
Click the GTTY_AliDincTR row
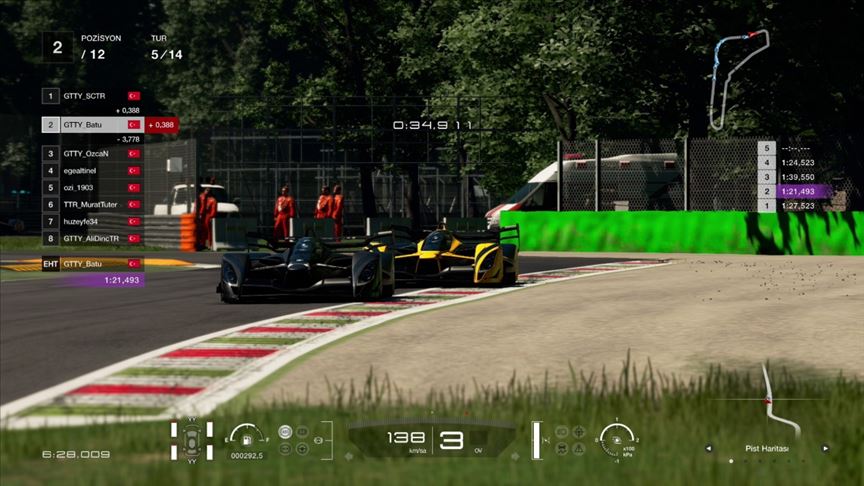click(92, 238)
